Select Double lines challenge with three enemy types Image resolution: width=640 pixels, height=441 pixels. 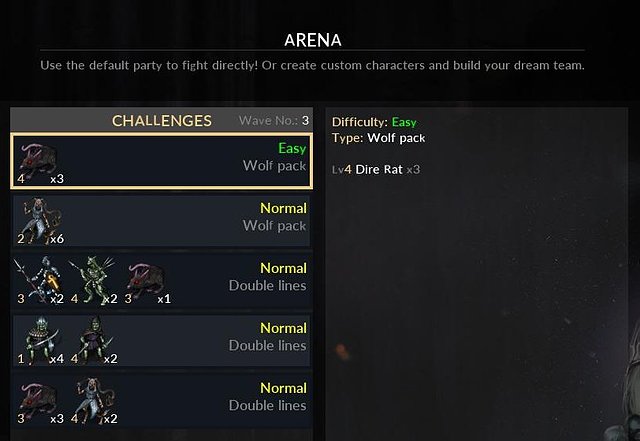[161, 281]
